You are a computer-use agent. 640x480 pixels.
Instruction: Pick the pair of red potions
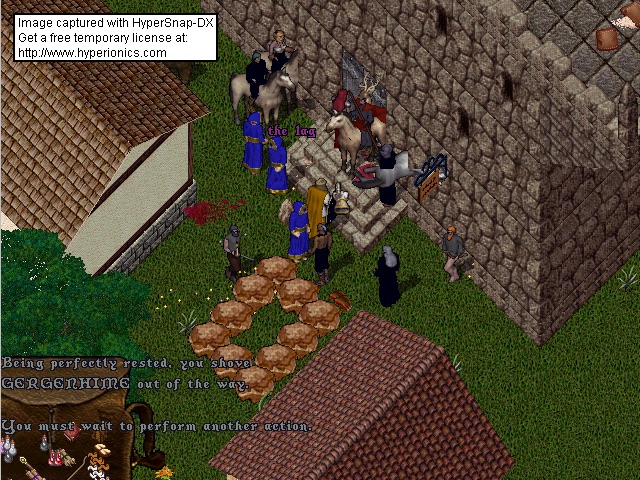click(x=55, y=458)
